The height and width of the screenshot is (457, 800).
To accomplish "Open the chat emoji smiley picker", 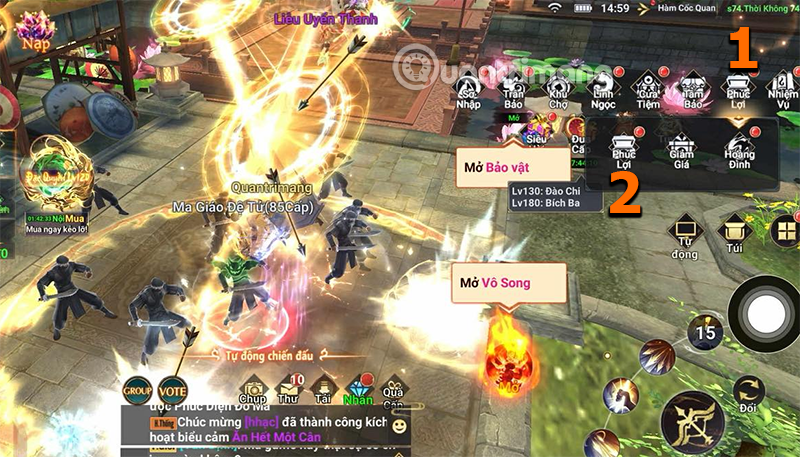I will (399, 427).
